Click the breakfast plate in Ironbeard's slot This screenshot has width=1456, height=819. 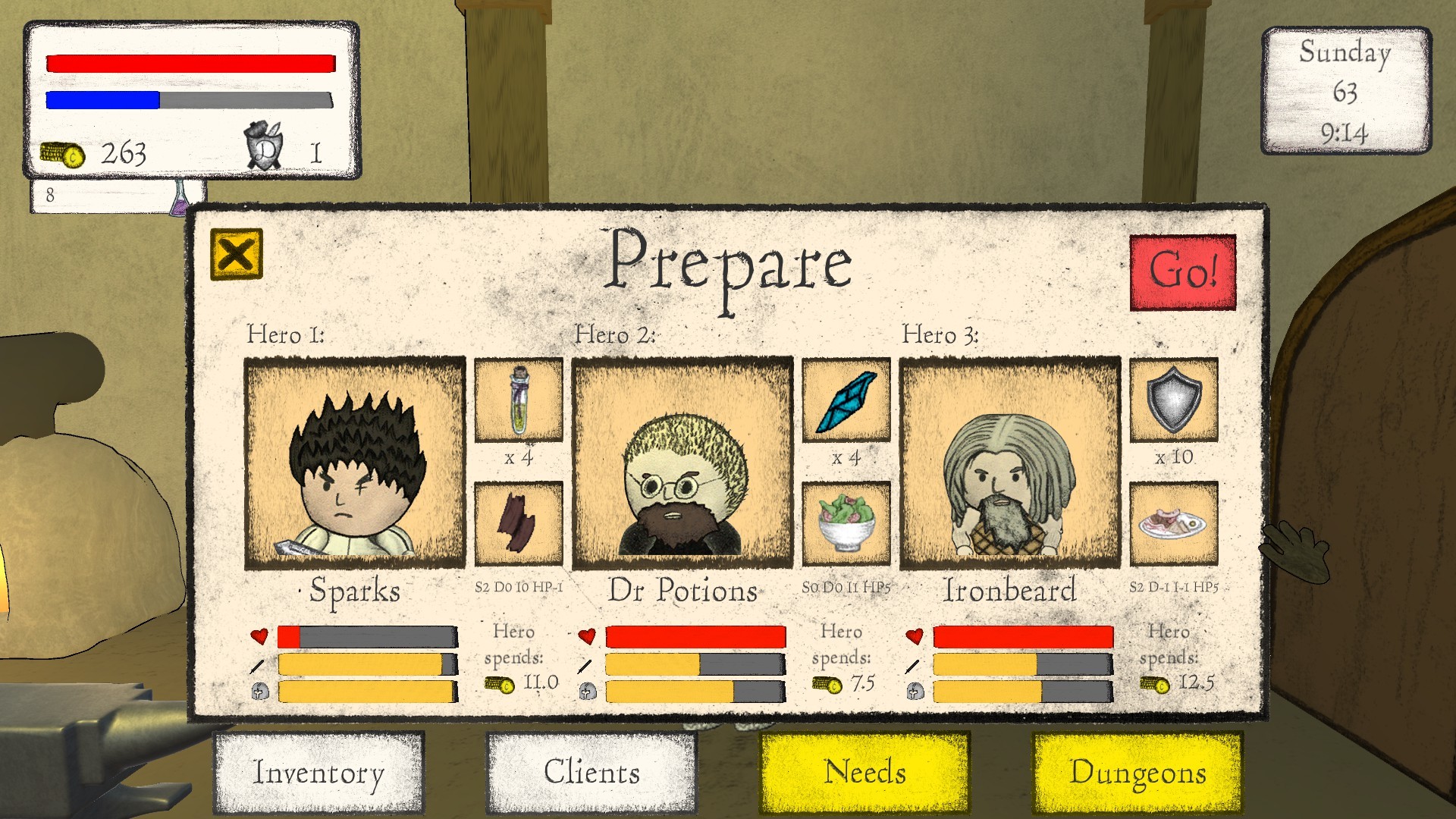point(1173,522)
